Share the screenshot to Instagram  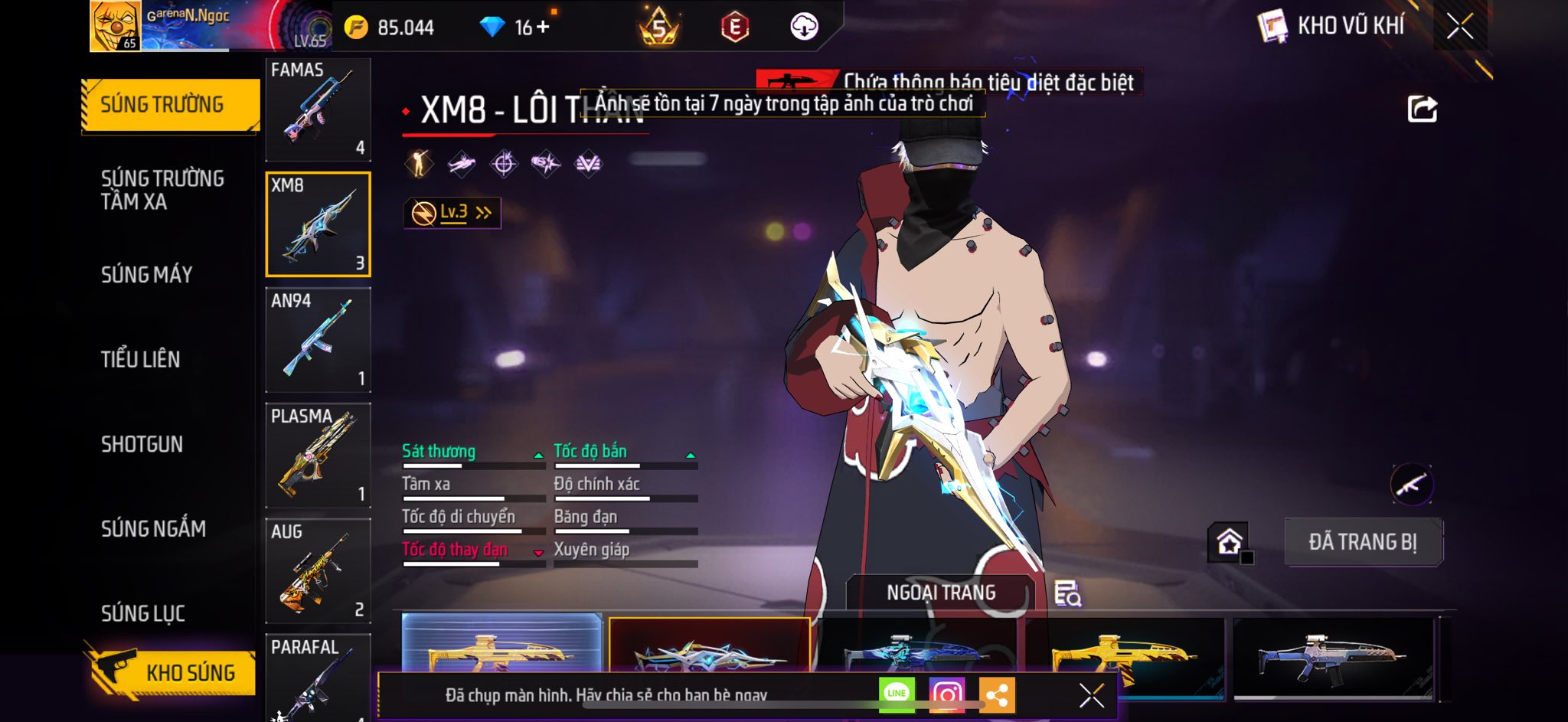946,694
